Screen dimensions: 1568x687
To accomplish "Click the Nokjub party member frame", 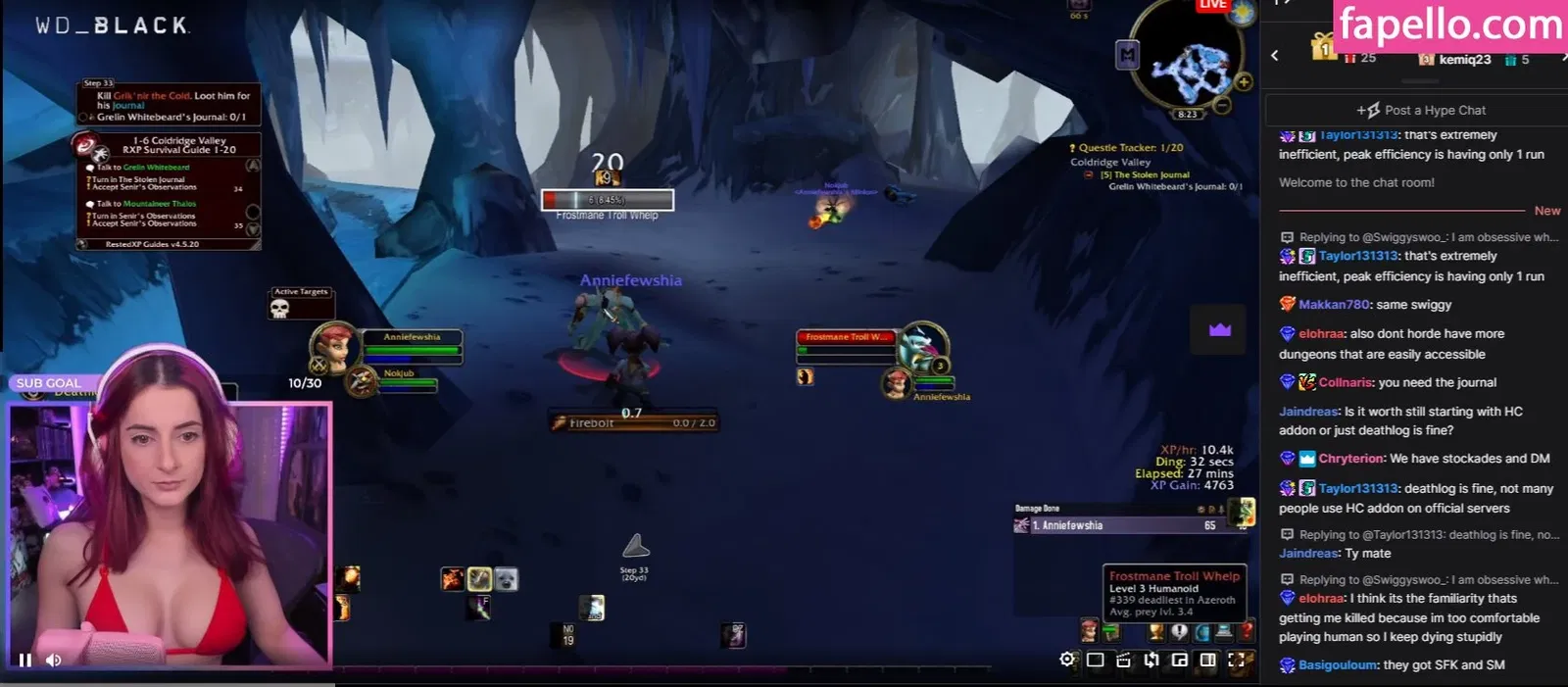I will pos(399,377).
